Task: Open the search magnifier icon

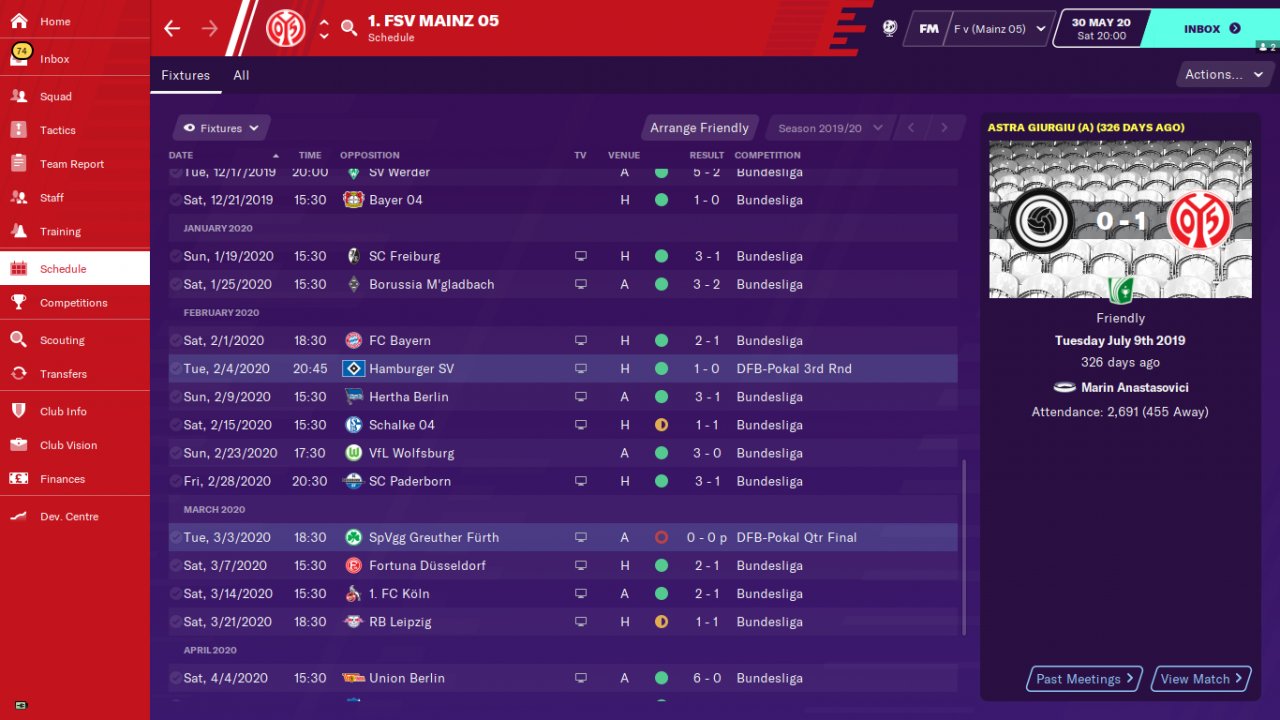Action: (x=349, y=28)
